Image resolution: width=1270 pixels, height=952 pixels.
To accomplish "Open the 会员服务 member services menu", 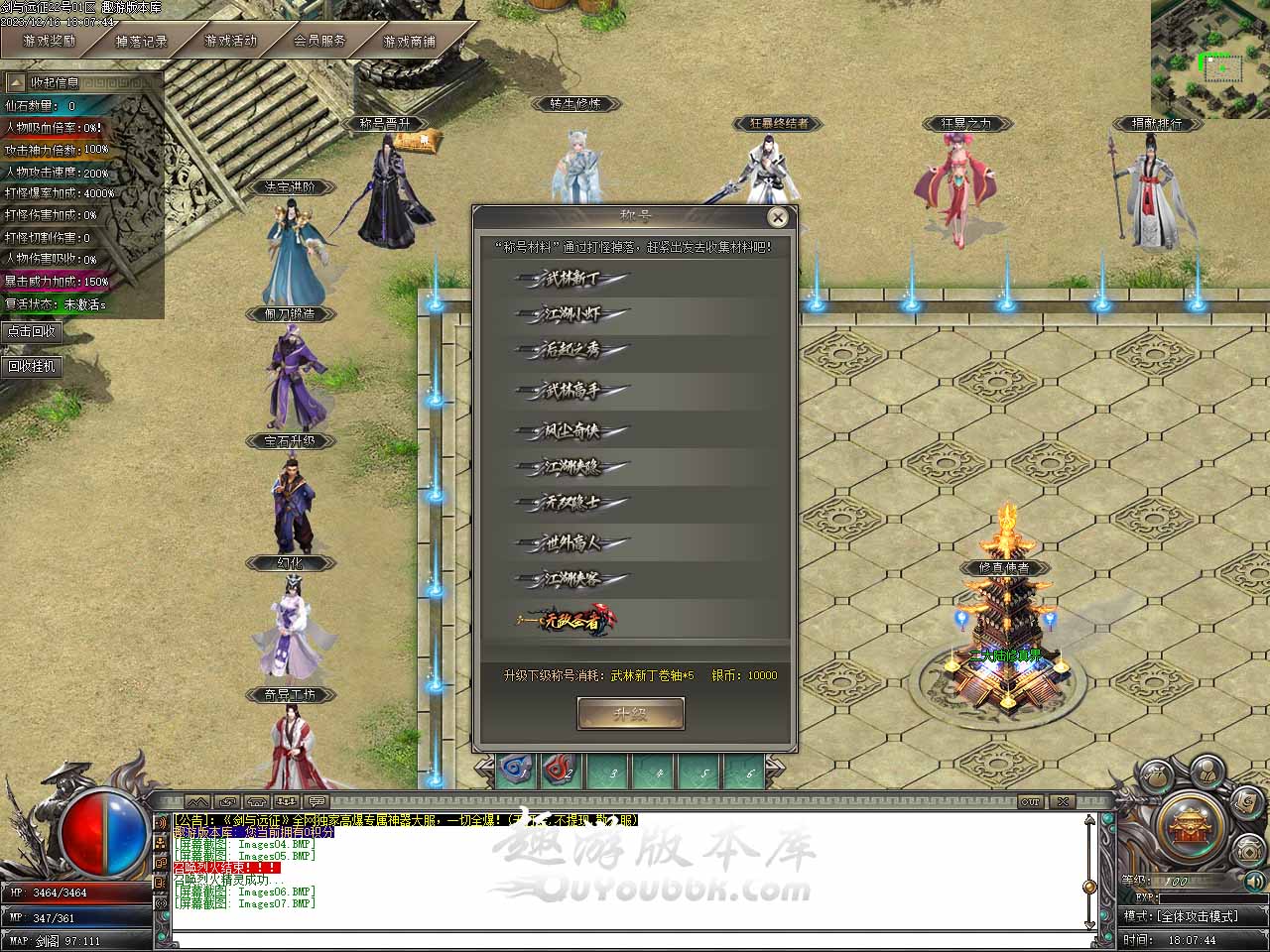I will pyautogui.click(x=319, y=41).
